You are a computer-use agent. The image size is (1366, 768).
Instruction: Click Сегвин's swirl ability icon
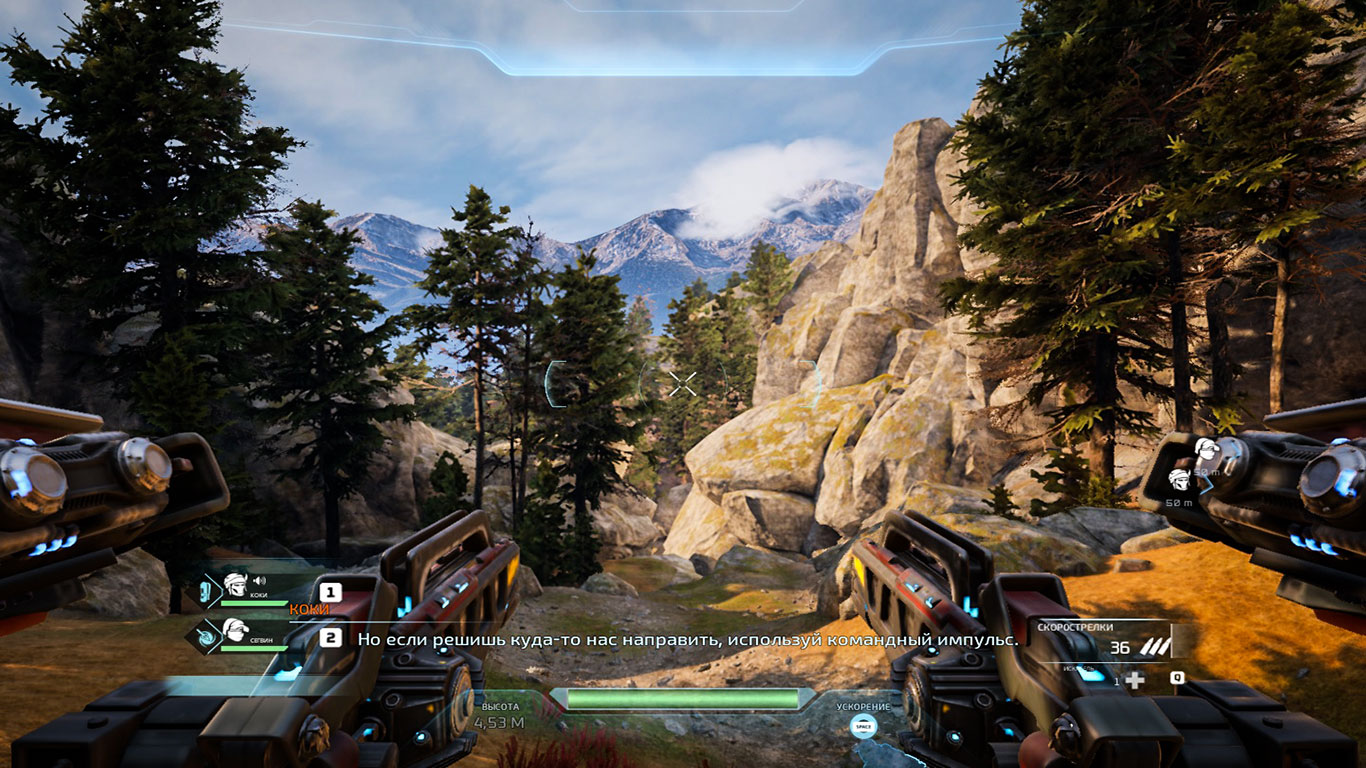[x=205, y=635]
